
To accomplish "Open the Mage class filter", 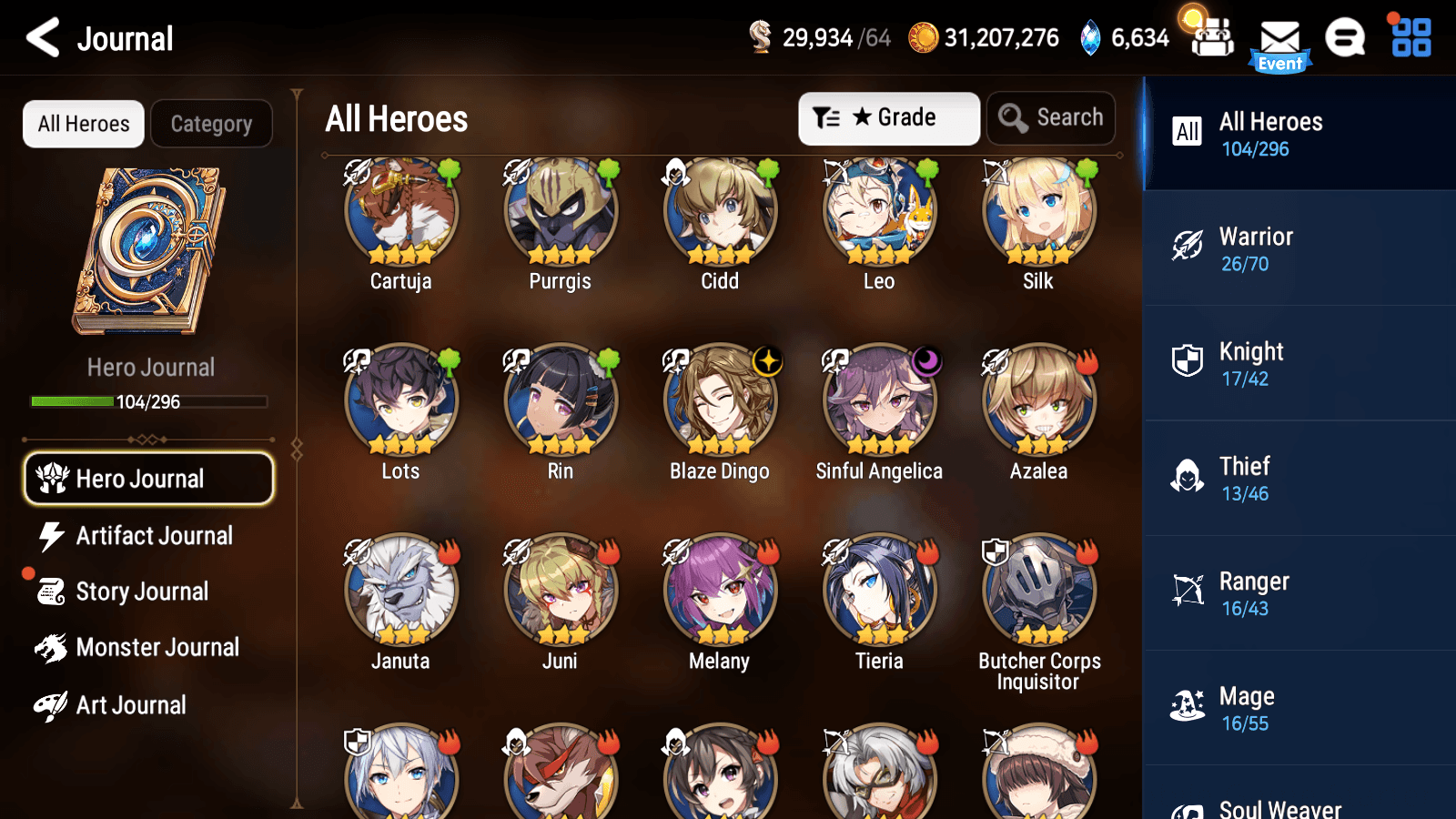I will coord(1298,708).
